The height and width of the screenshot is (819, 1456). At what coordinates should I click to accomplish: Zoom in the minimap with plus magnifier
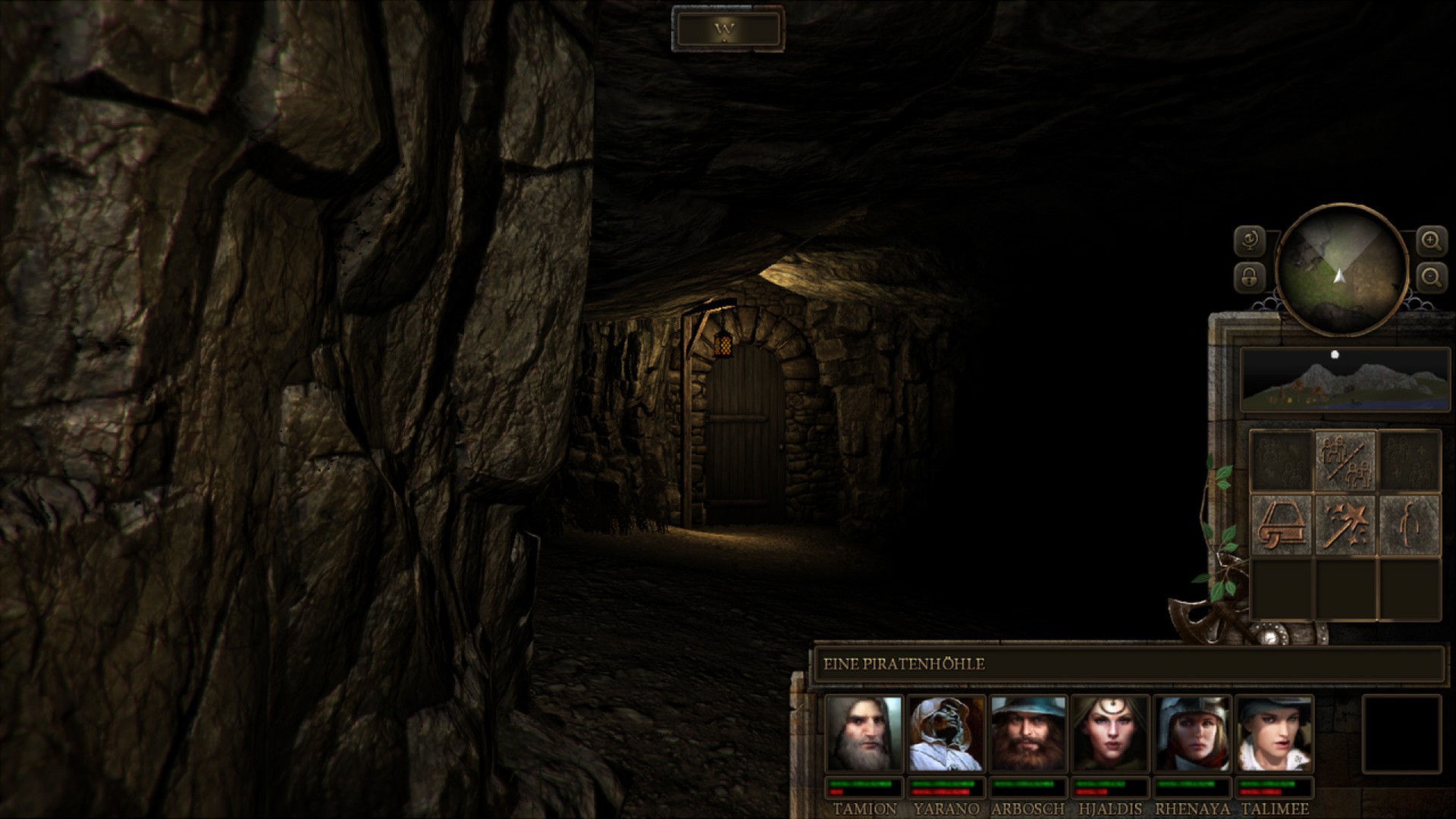coord(1431,242)
